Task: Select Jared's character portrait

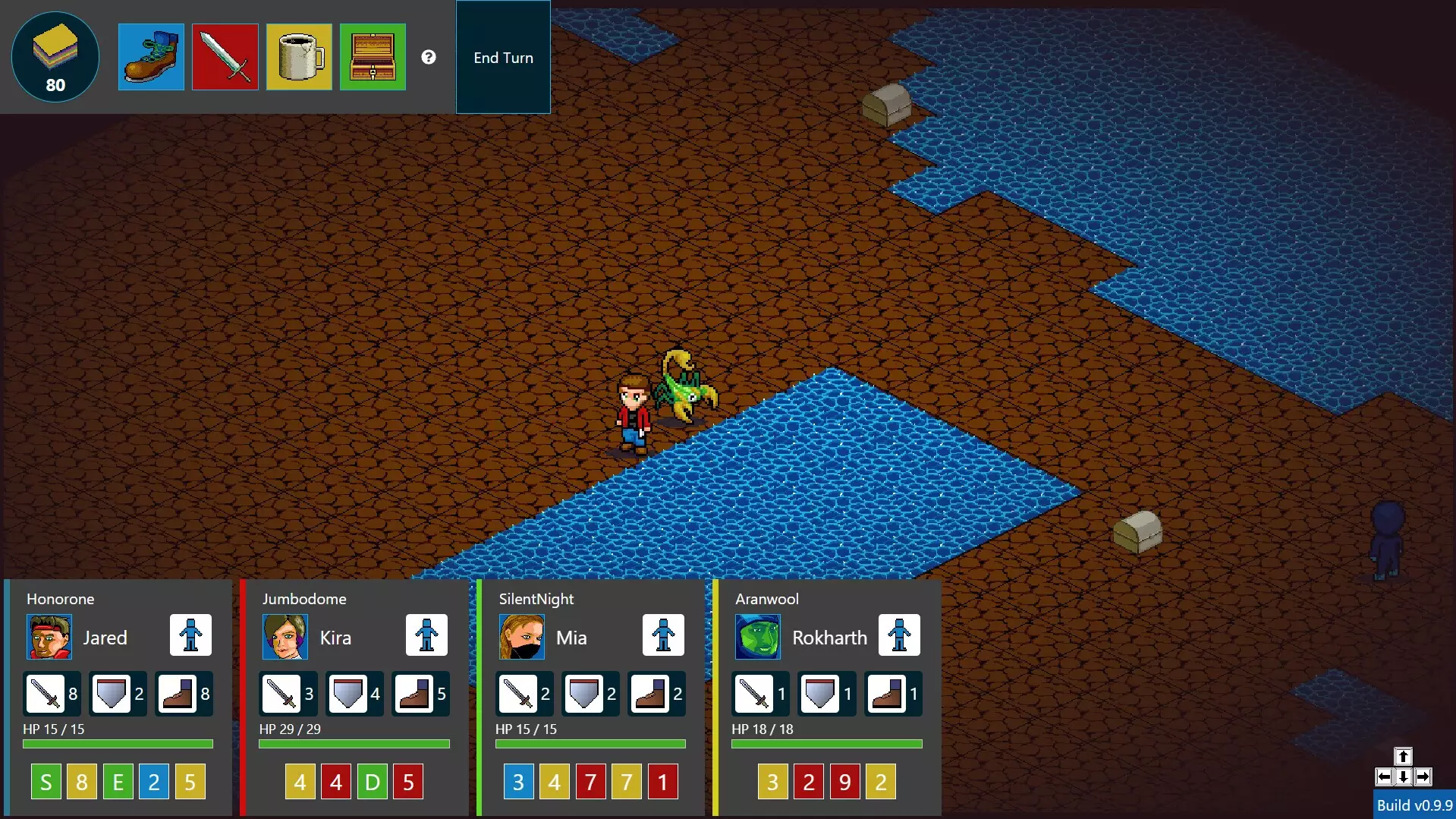Action: coord(49,637)
